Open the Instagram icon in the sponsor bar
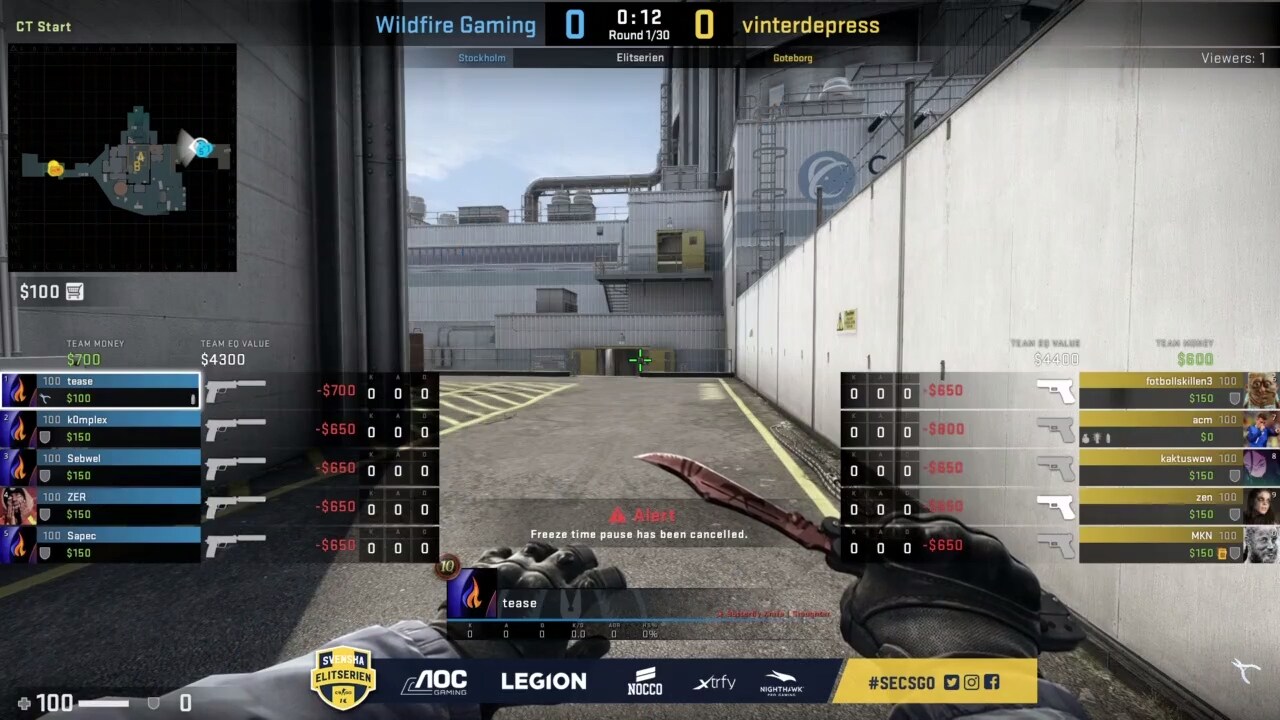The width and height of the screenshot is (1280, 720). point(971,682)
